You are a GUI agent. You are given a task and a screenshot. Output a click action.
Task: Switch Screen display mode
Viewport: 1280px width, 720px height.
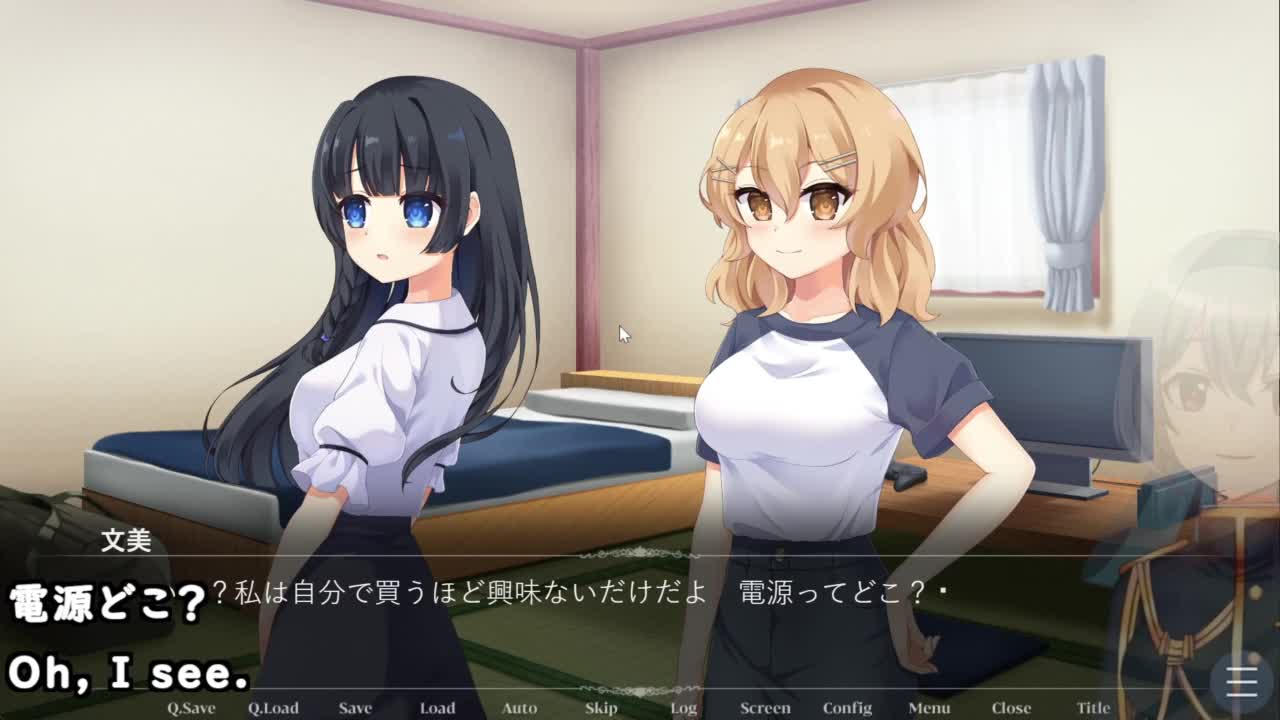[x=765, y=708]
